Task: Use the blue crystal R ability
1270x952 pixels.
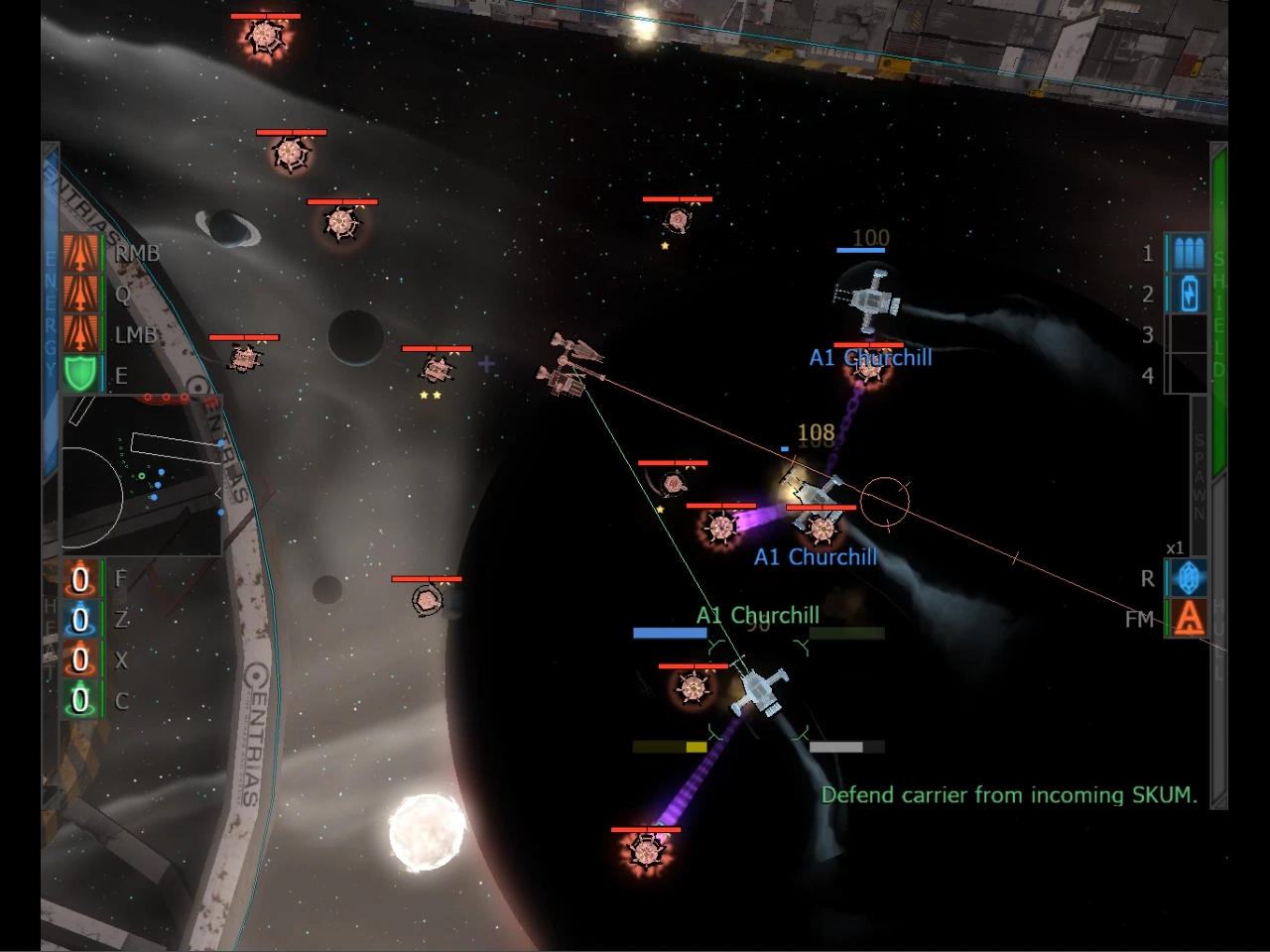Action: pyautogui.click(x=1188, y=578)
